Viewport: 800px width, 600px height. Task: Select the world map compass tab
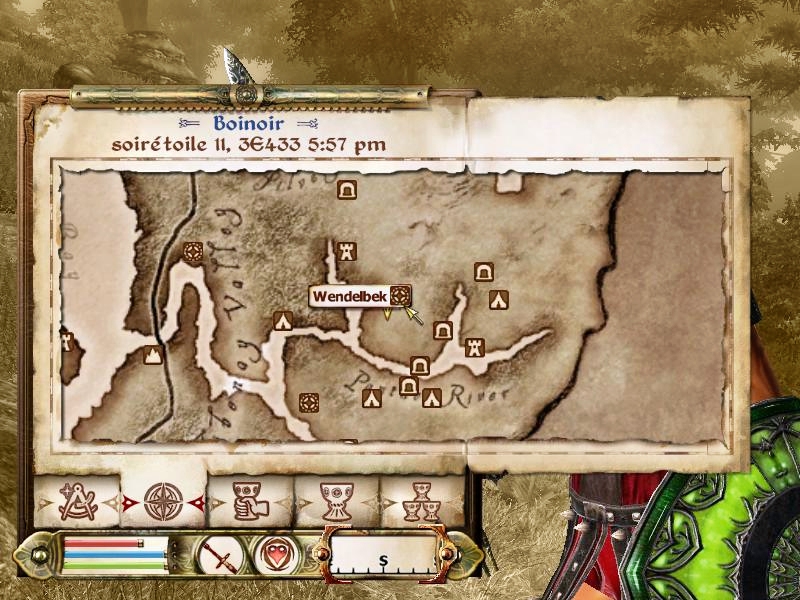tap(162, 501)
